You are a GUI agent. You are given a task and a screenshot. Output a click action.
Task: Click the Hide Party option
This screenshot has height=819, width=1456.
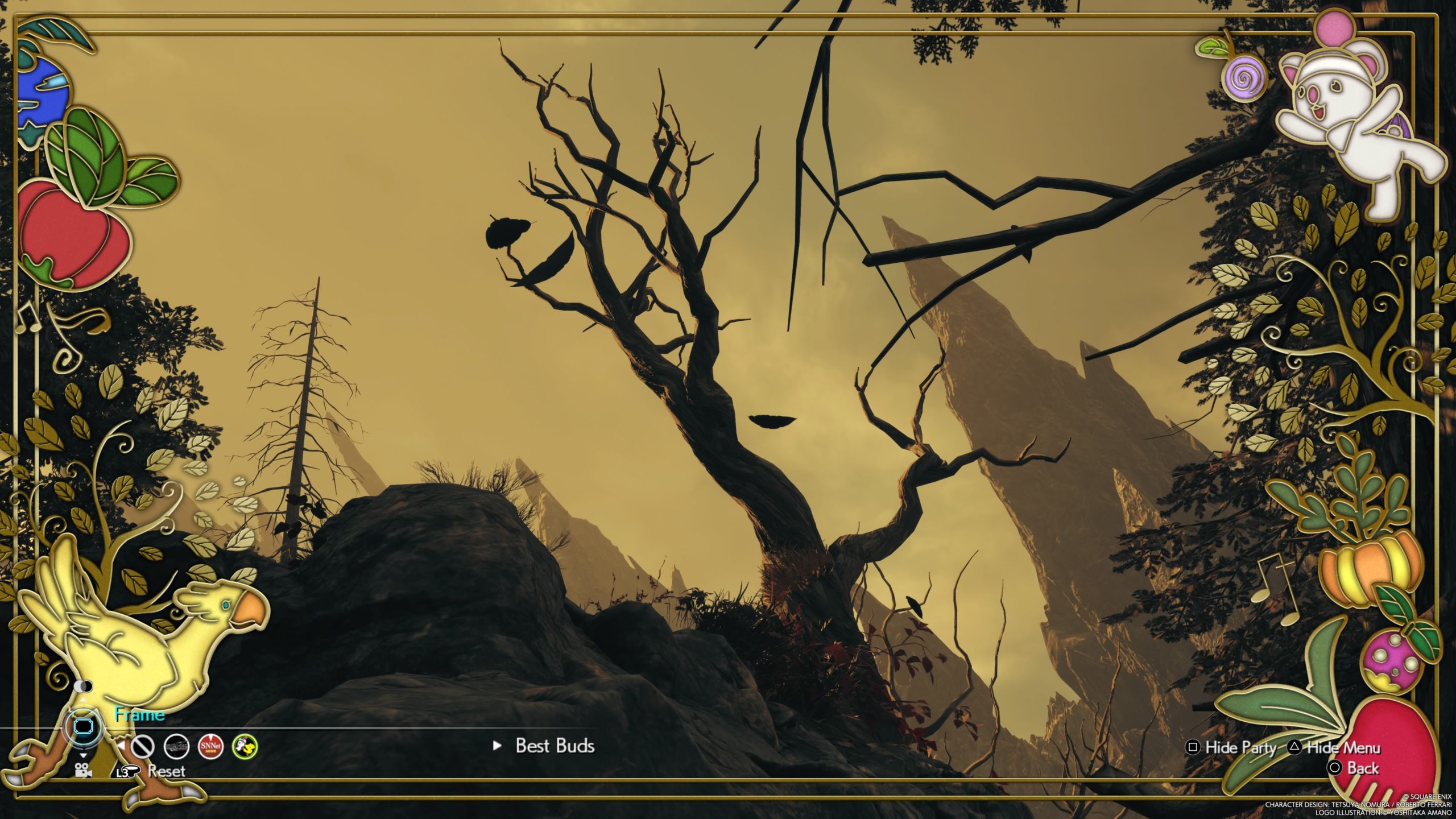pyautogui.click(x=1240, y=747)
